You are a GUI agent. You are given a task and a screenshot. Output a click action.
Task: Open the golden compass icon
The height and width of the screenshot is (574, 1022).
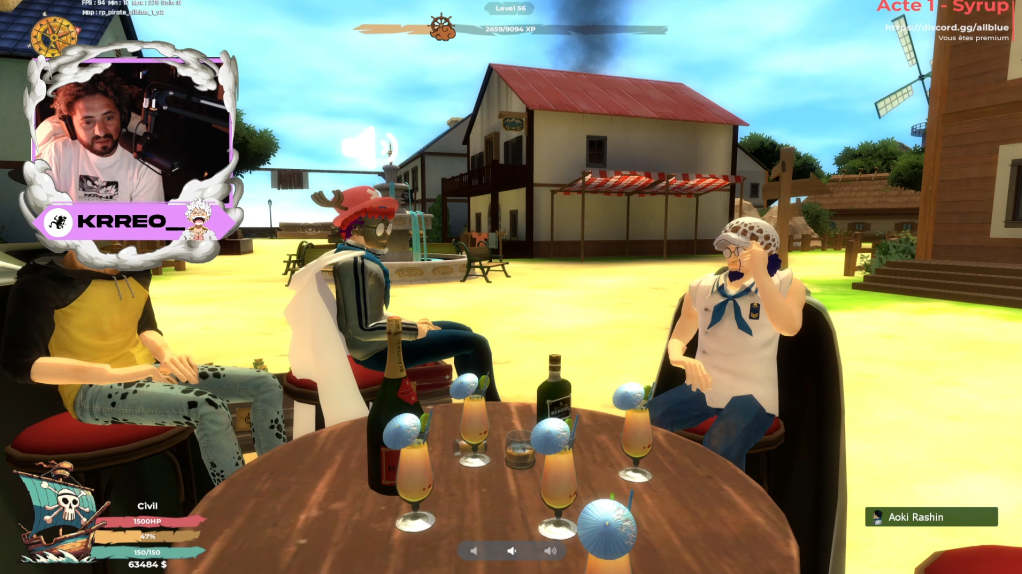click(54, 37)
